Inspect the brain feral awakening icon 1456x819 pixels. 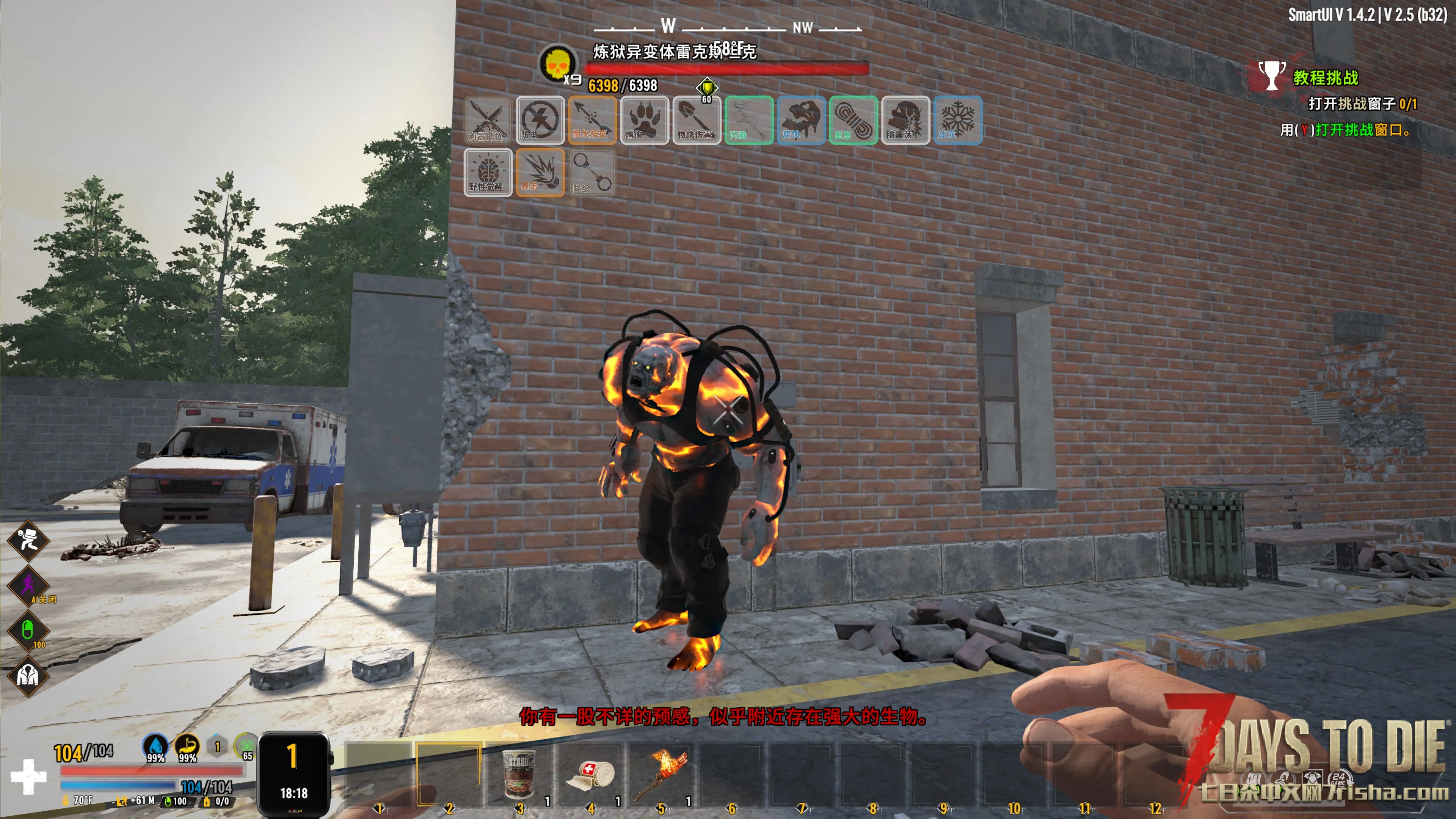click(488, 173)
